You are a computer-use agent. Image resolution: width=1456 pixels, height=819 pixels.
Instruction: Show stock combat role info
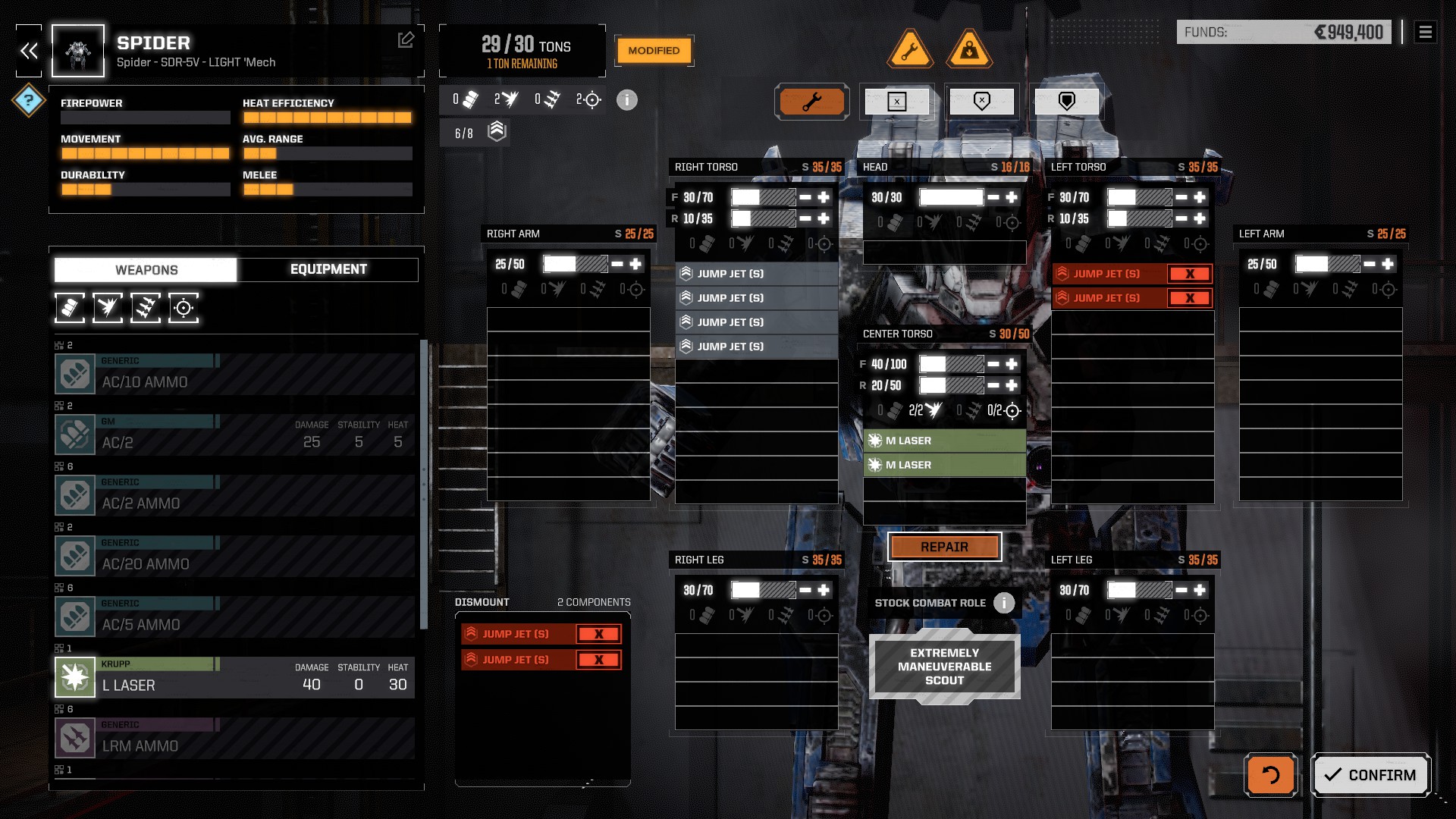click(1004, 603)
